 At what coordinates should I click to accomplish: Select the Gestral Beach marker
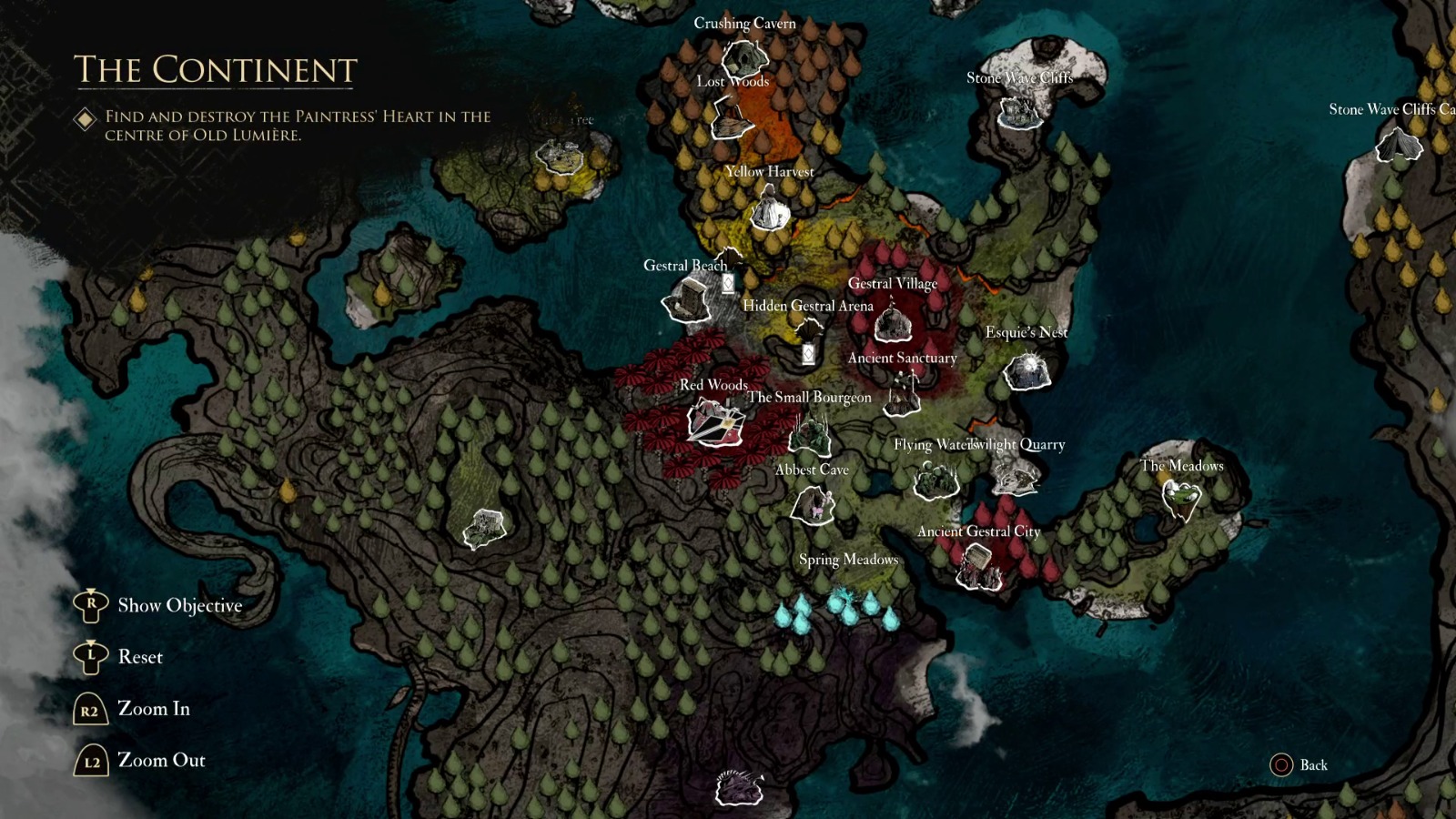pyautogui.click(x=690, y=298)
